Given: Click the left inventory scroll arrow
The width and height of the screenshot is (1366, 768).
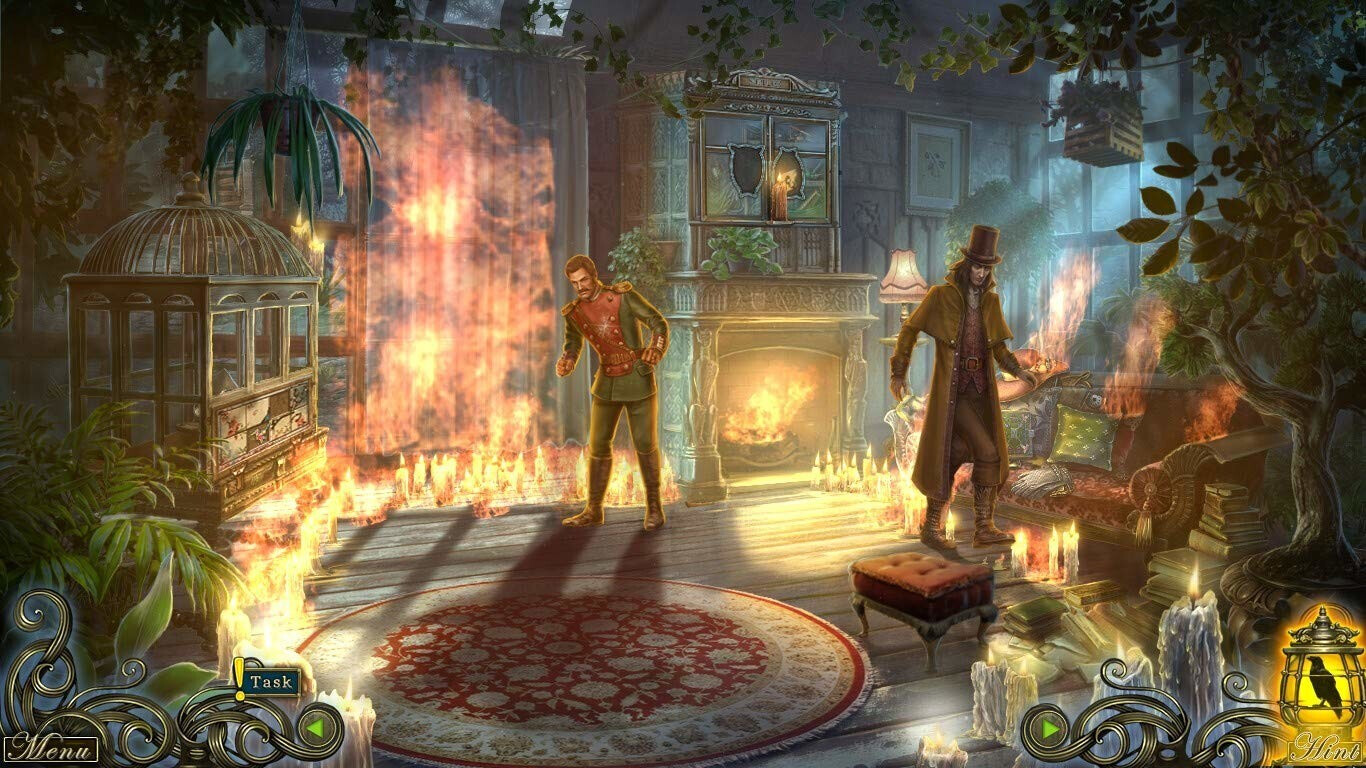Looking at the screenshot, I should tap(315, 728).
